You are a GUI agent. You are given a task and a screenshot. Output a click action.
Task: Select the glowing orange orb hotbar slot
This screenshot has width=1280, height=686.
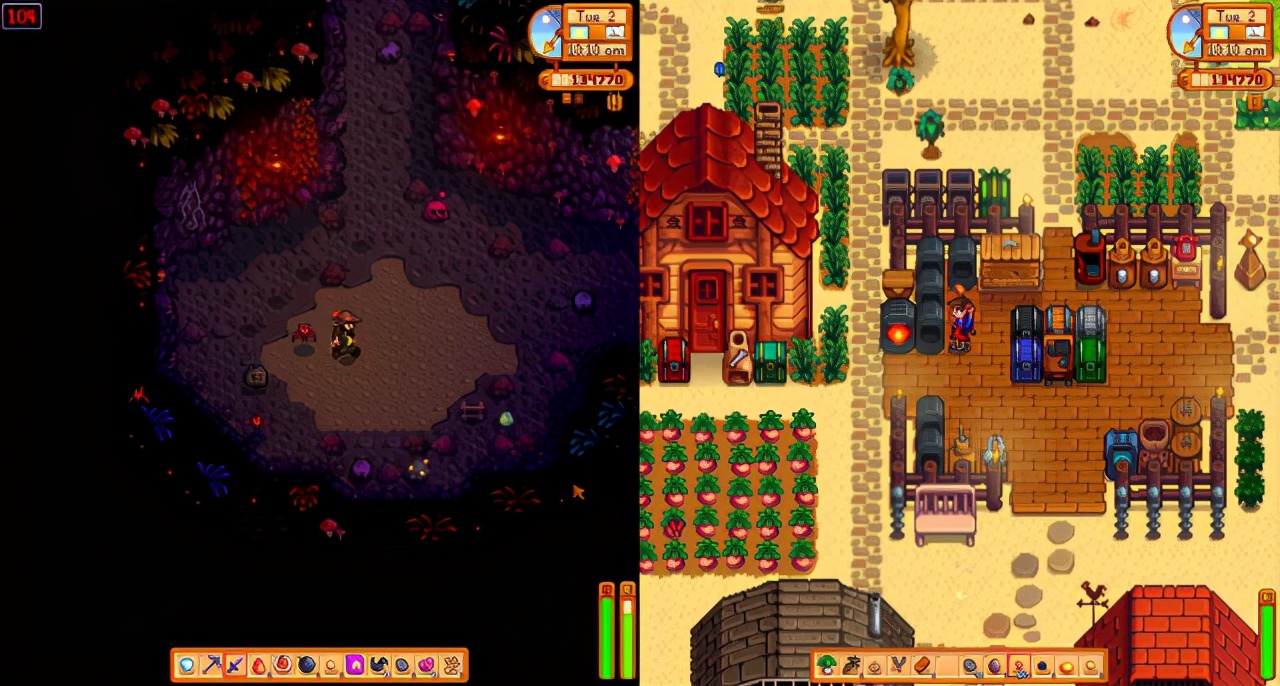pos(1066,666)
